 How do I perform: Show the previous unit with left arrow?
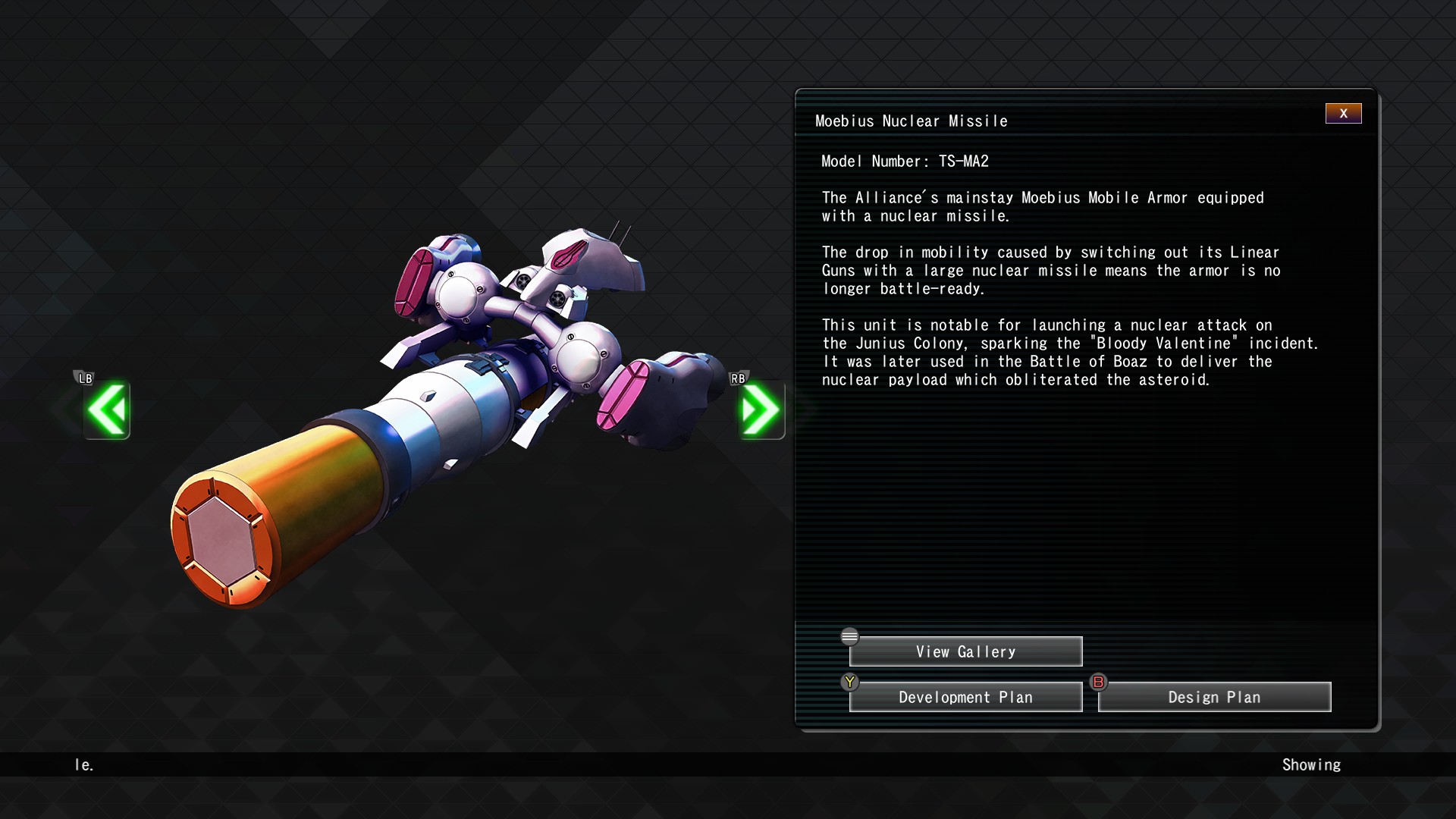pyautogui.click(x=107, y=410)
